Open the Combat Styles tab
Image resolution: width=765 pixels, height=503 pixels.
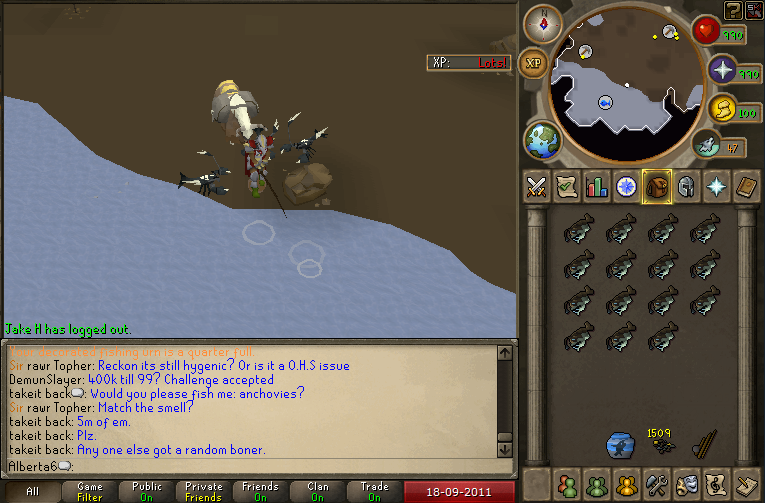537,187
